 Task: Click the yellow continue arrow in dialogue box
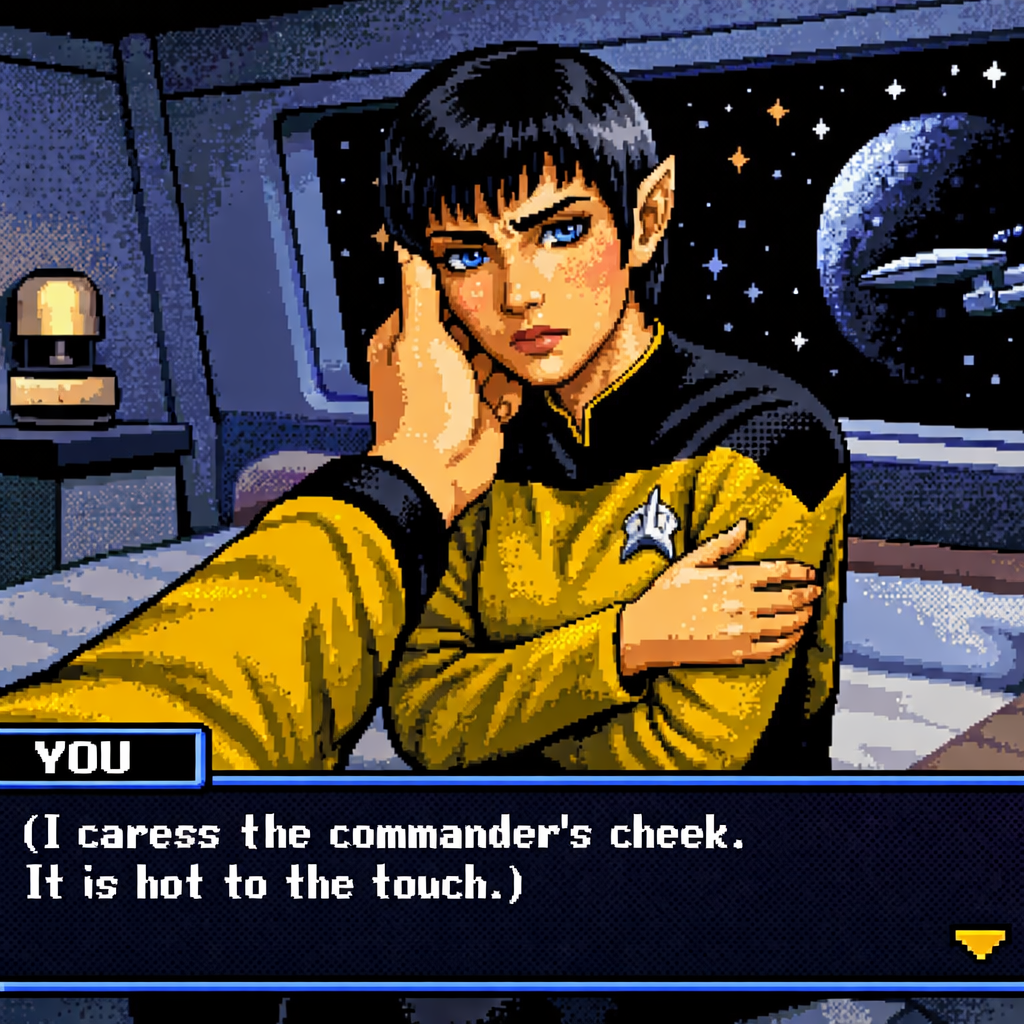pyautogui.click(x=979, y=943)
